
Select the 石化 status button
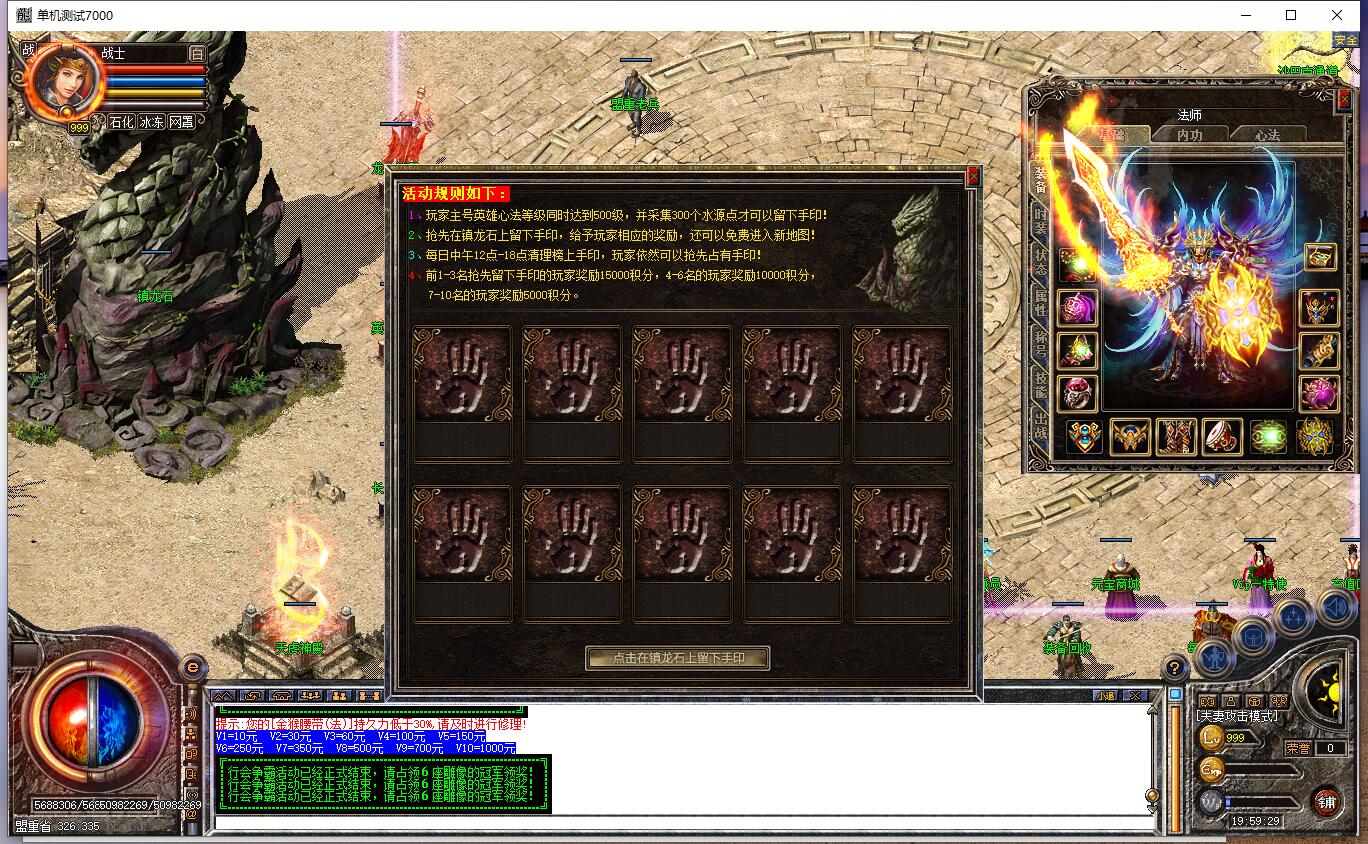tap(121, 122)
